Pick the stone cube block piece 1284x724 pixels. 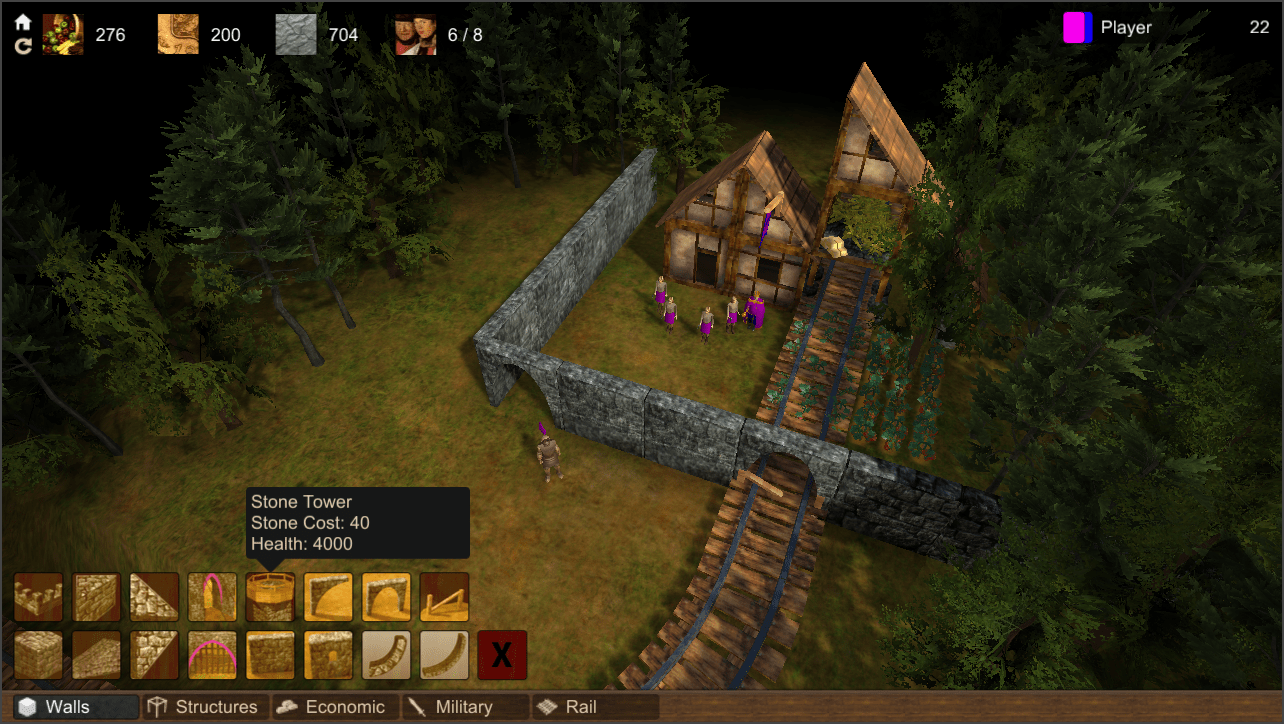click(38, 655)
